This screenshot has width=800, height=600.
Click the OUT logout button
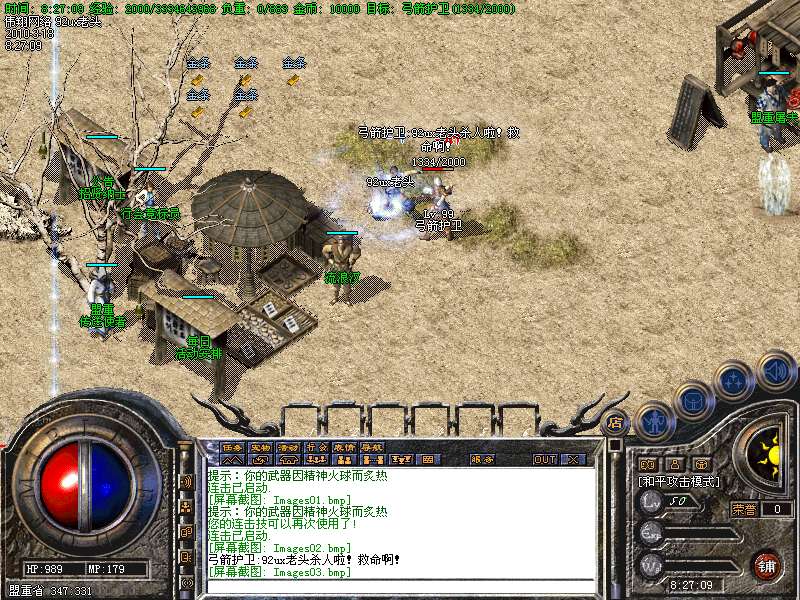pyautogui.click(x=545, y=460)
